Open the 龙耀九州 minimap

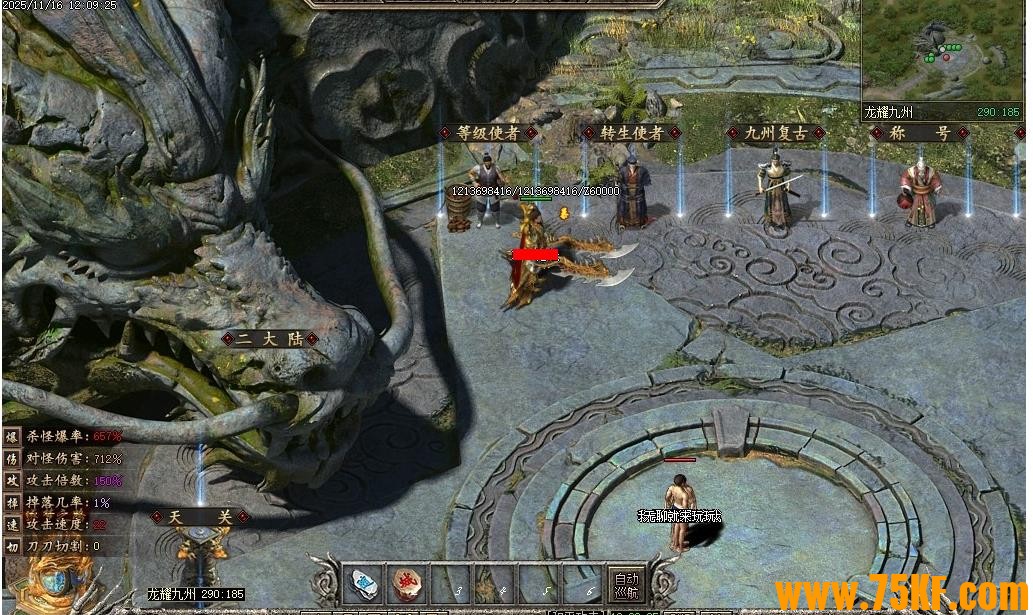pyautogui.click(x=942, y=50)
